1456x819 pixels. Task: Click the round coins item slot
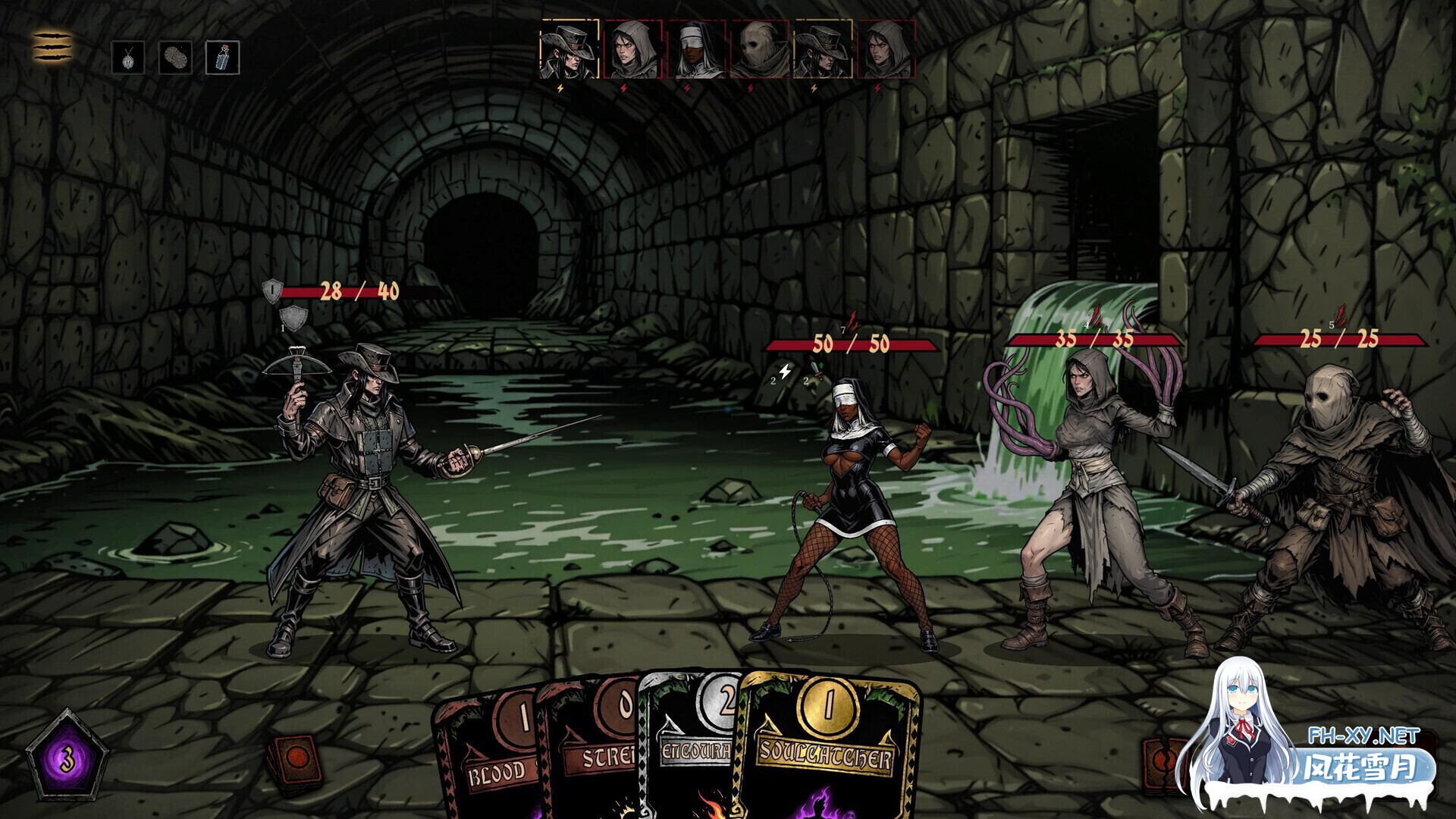click(175, 58)
